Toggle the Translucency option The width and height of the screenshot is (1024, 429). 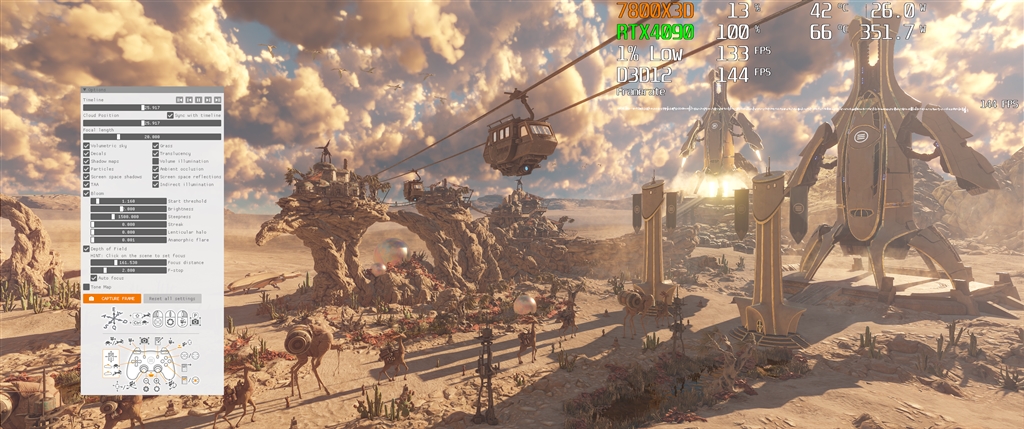click(x=156, y=154)
